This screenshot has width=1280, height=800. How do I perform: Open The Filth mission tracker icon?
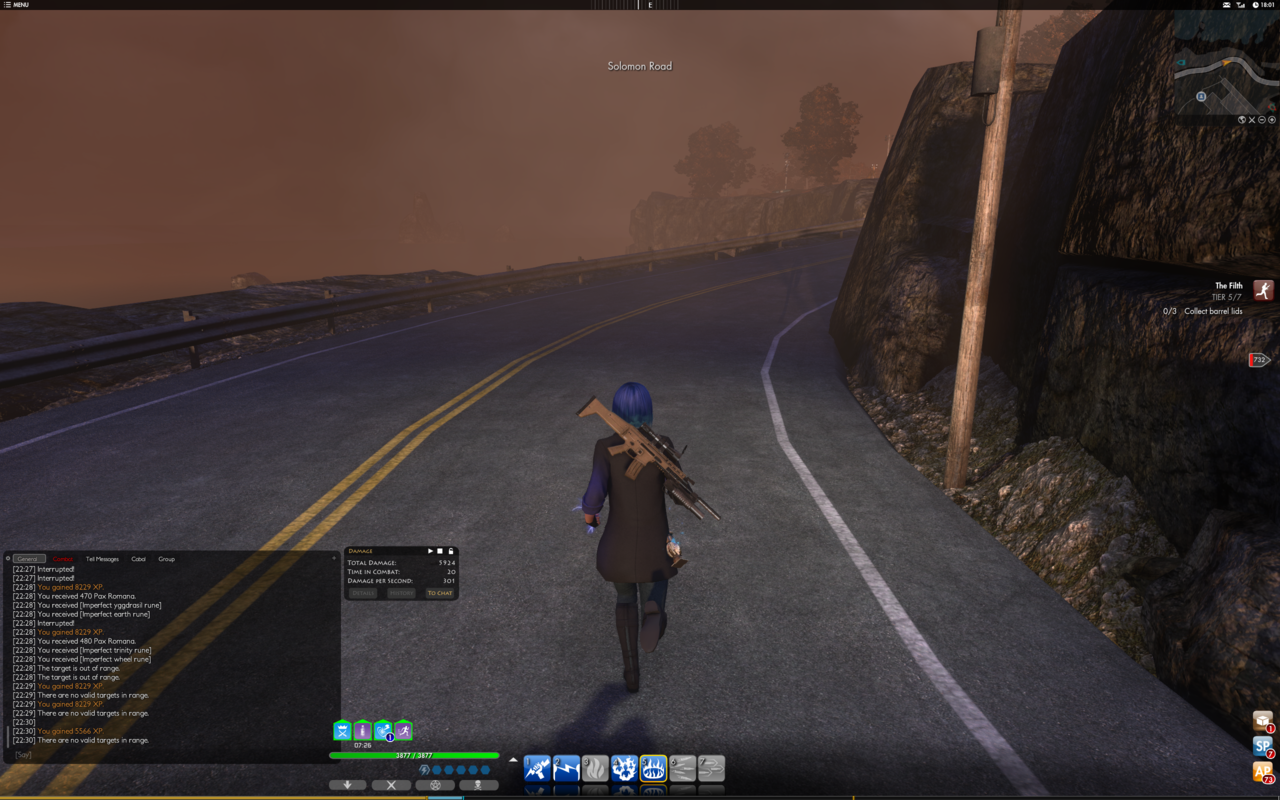click(1264, 290)
